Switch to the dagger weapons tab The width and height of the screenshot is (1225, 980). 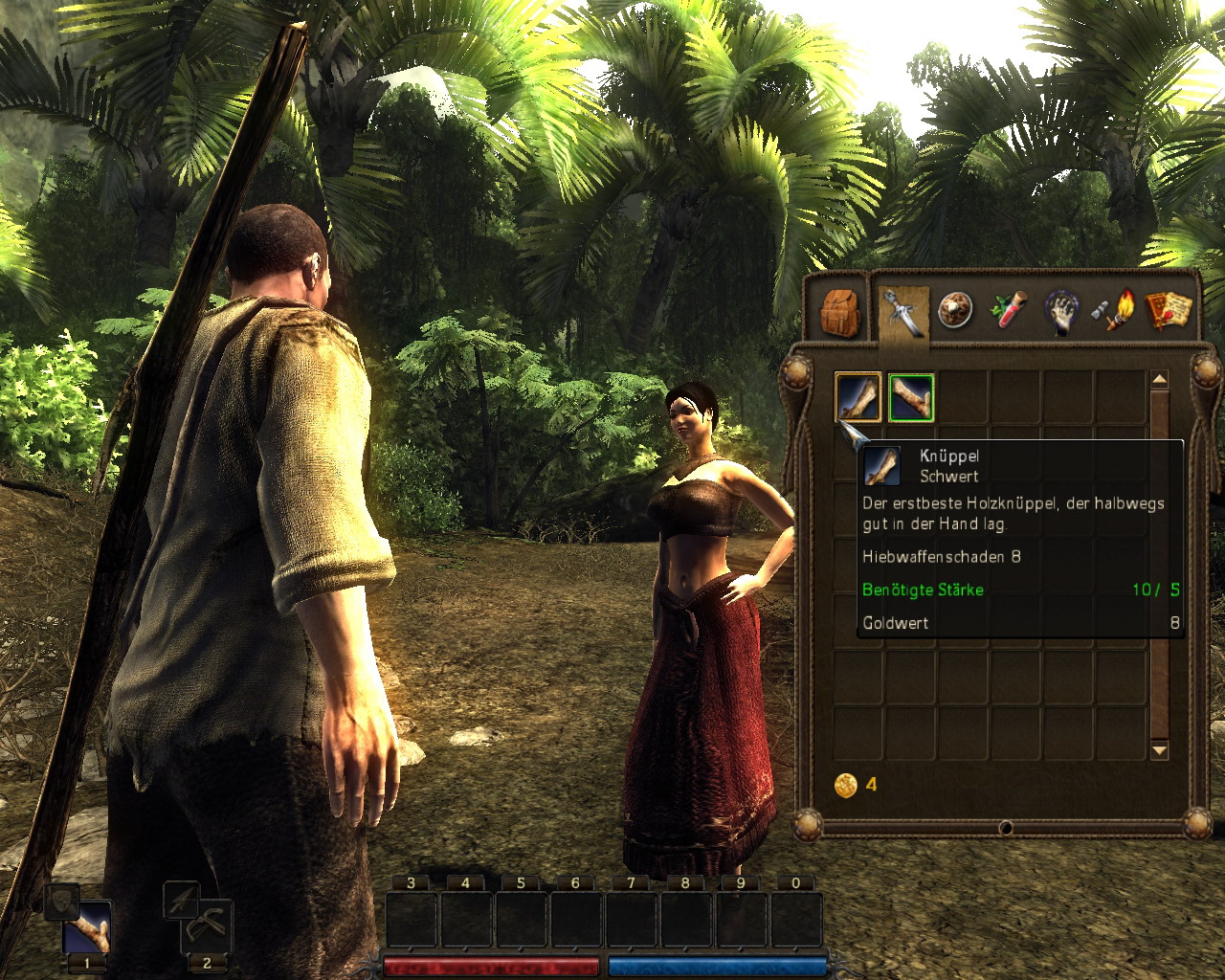tap(903, 312)
